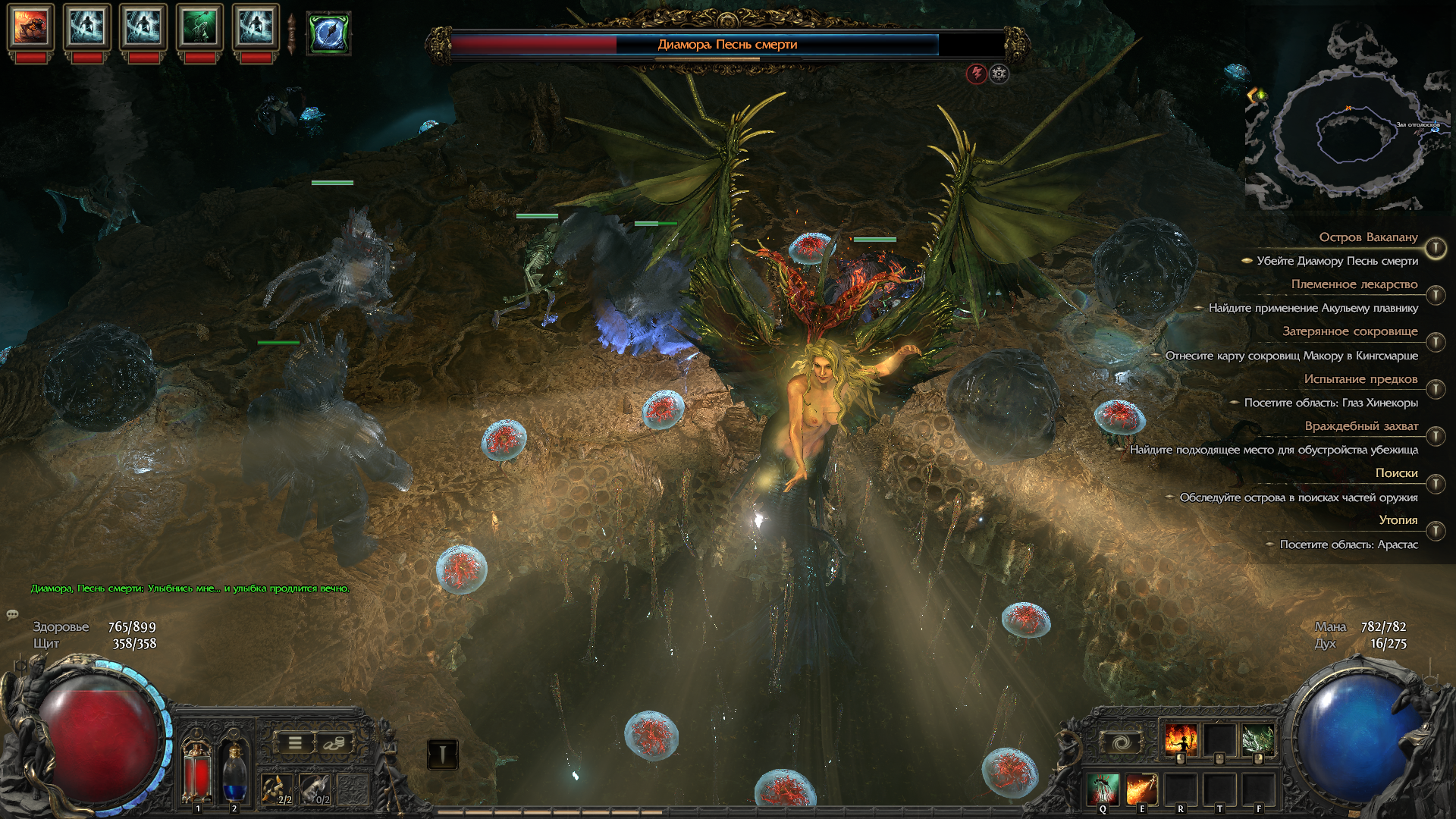Select the fiery beast minion portrait
The height and width of the screenshot is (819, 1456).
point(30,27)
